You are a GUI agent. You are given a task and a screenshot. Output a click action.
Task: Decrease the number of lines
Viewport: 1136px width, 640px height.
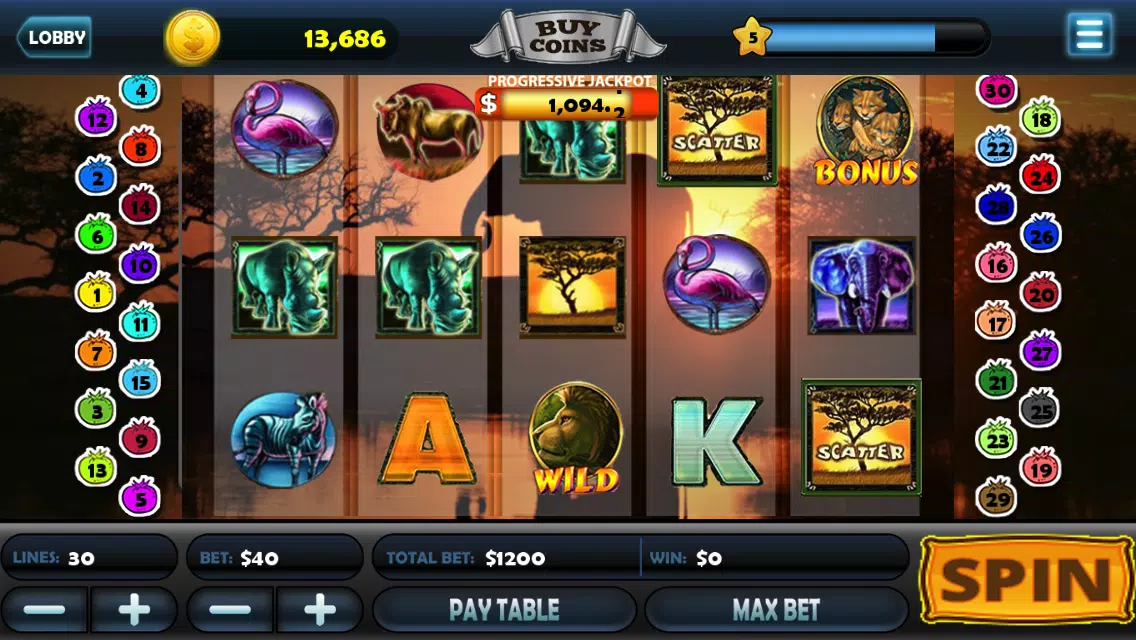coord(44,609)
